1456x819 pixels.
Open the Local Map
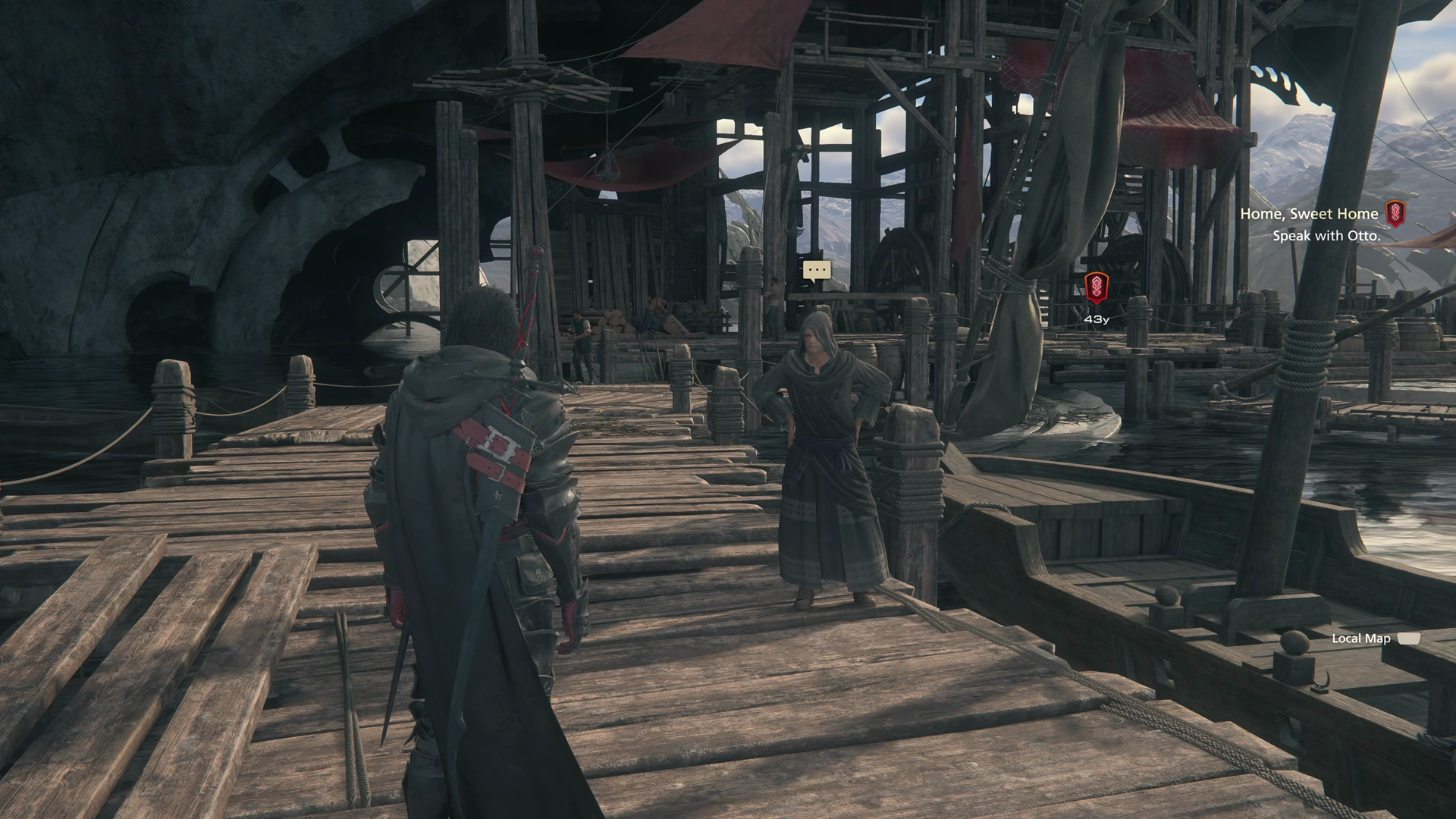pos(1375,639)
